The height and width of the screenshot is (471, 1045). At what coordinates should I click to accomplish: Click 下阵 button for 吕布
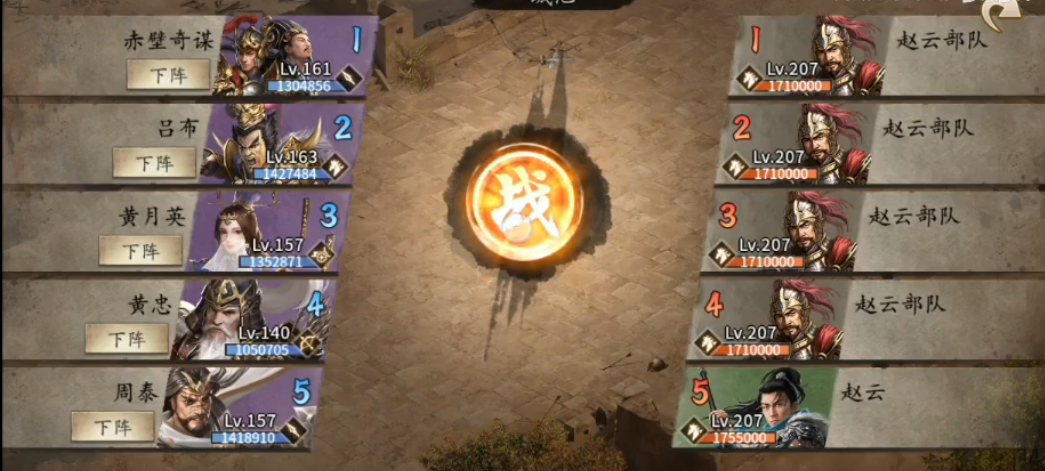coord(154,162)
